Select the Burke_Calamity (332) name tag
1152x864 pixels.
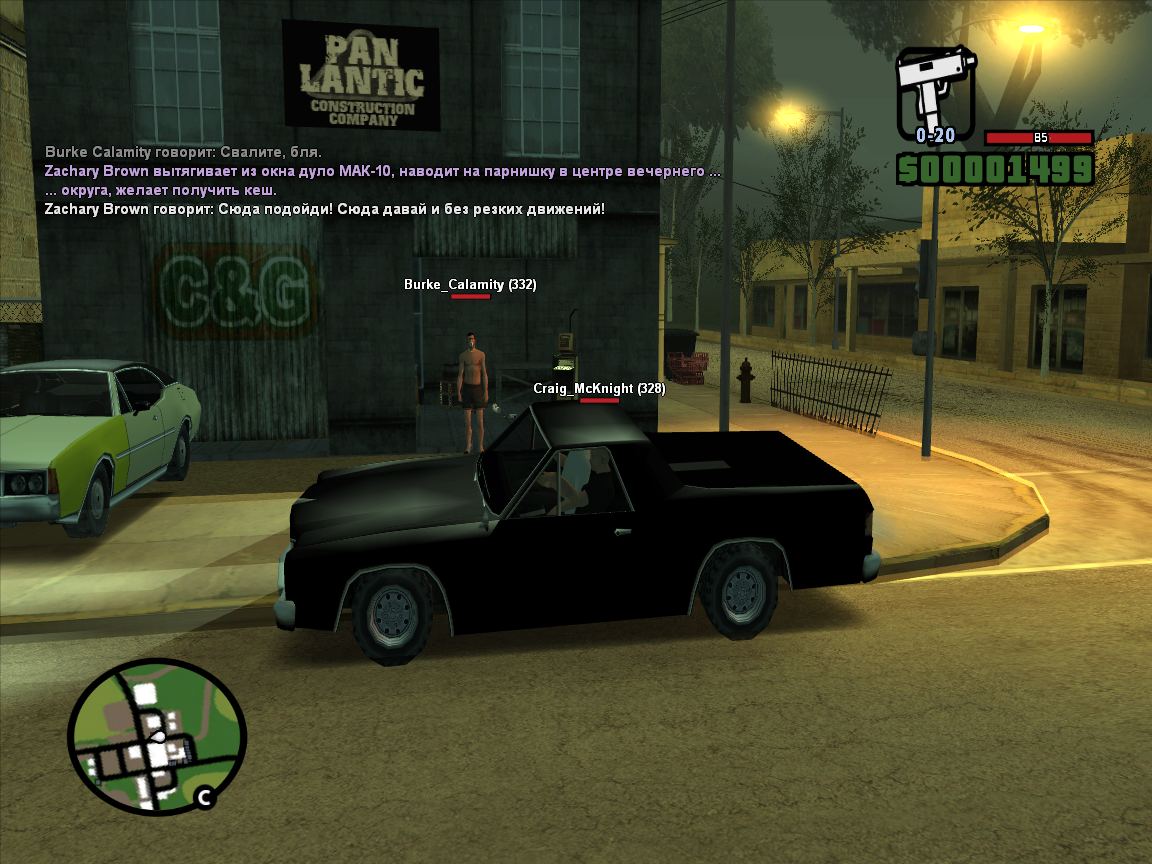[x=470, y=285]
